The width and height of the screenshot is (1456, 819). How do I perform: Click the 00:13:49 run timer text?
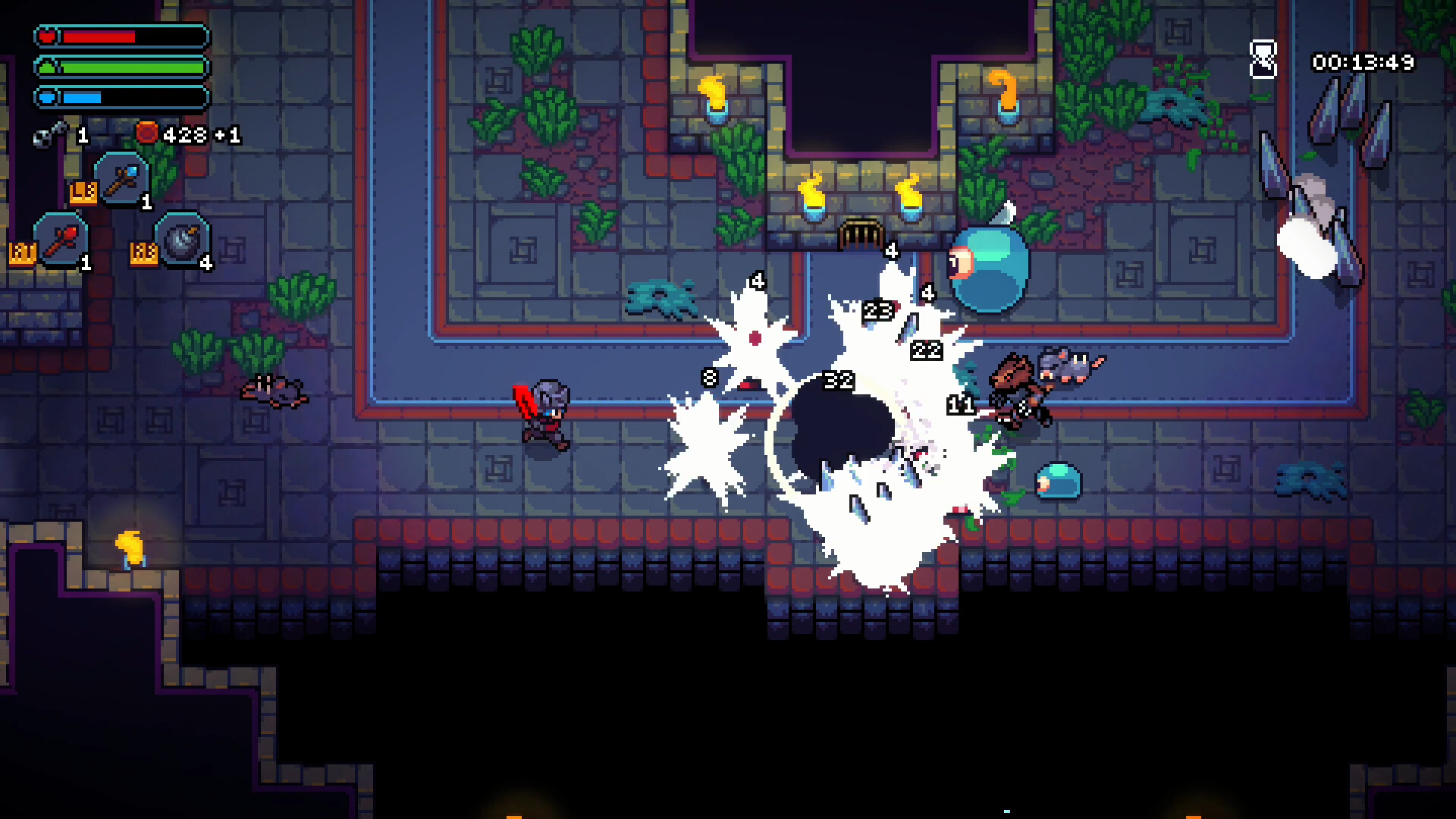[1363, 64]
